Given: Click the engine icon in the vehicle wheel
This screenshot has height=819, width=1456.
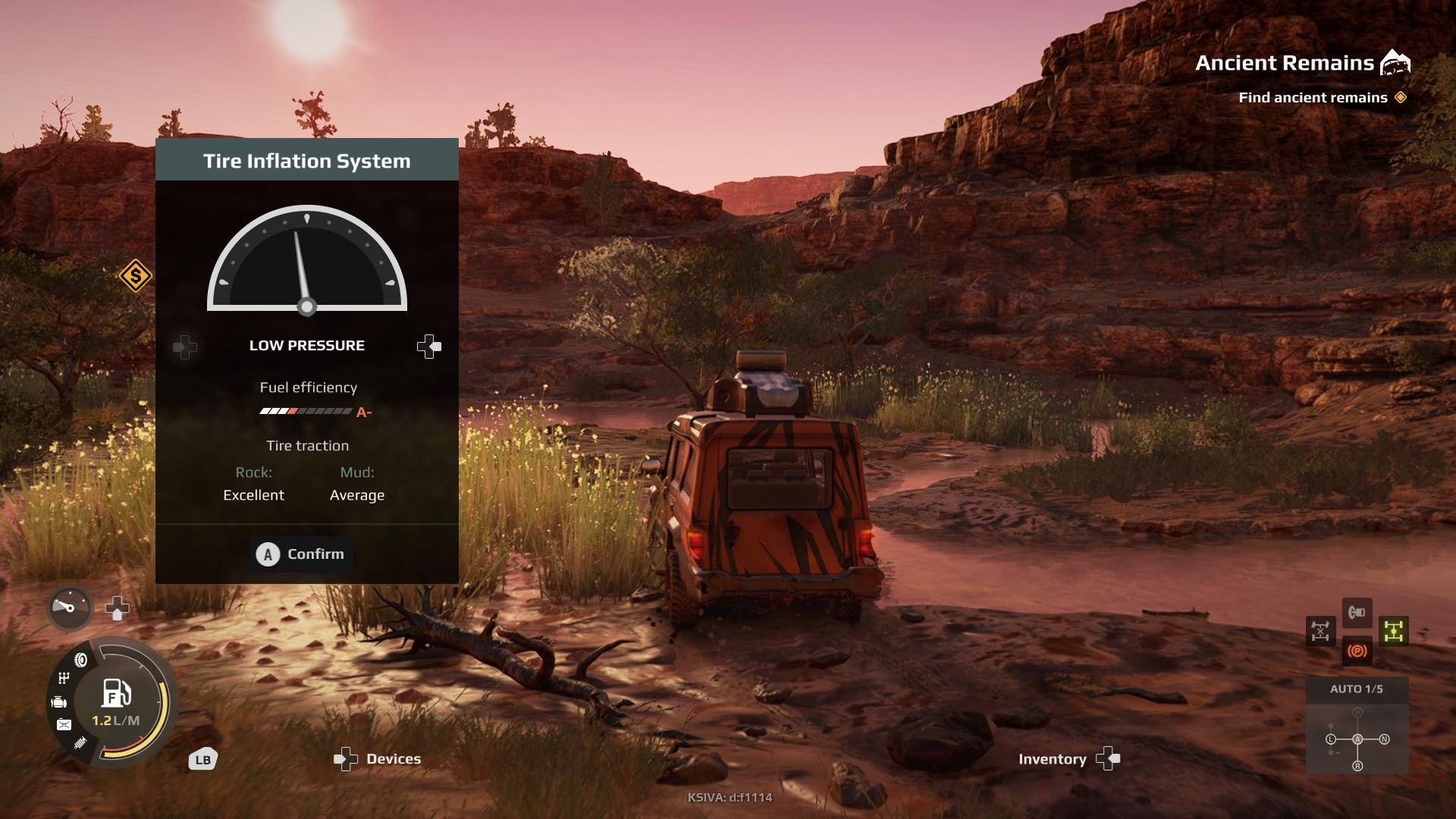Looking at the screenshot, I should [58, 702].
